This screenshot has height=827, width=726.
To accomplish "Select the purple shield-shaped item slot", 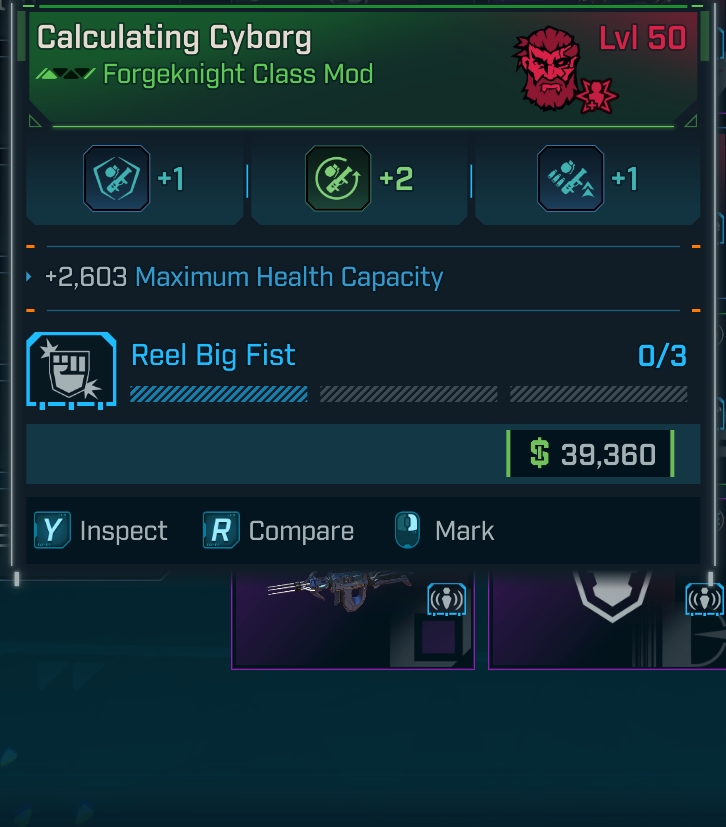I will coord(606,620).
